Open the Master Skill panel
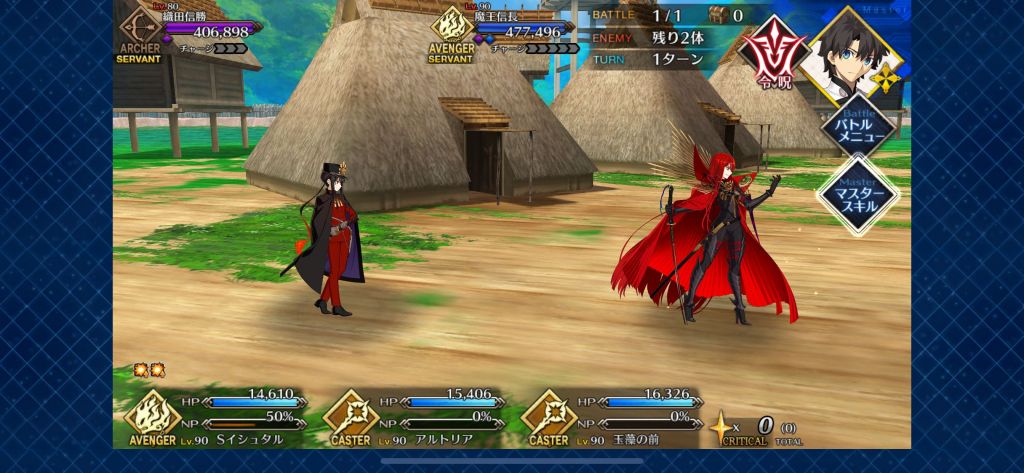The image size is (1024, 473). [856, 195]
